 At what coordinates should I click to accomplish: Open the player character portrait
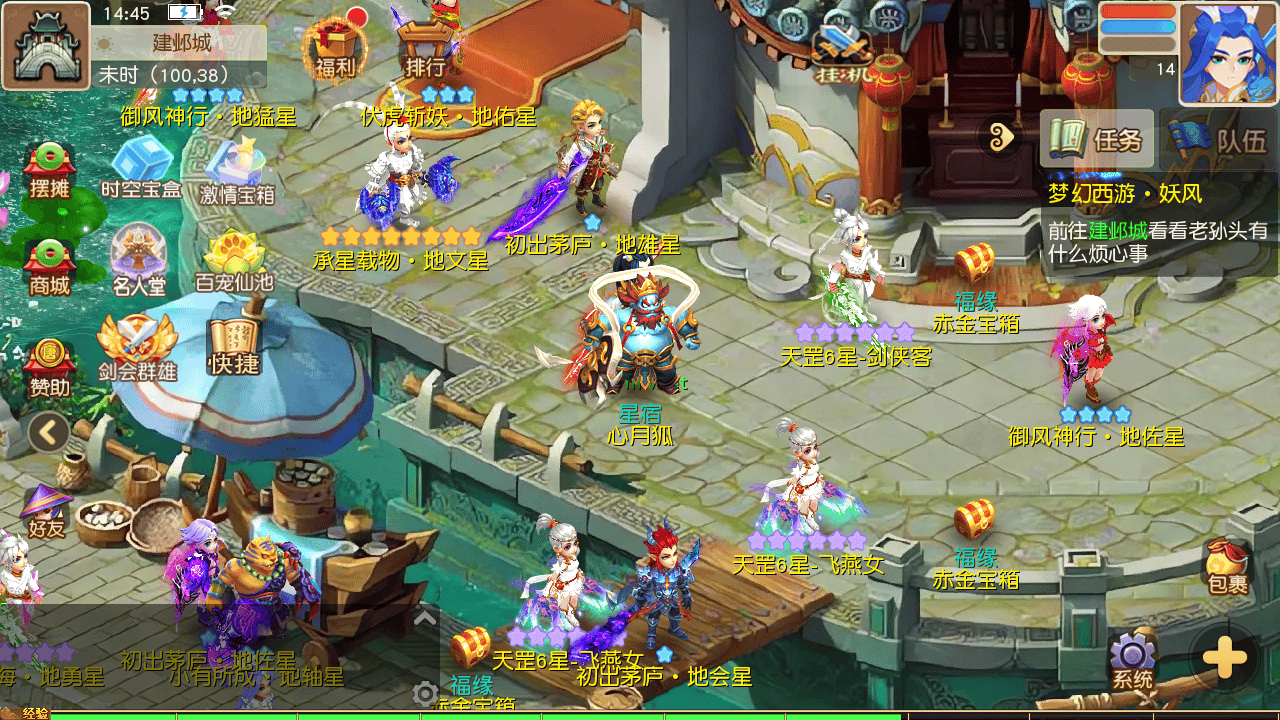point(1227,52)
